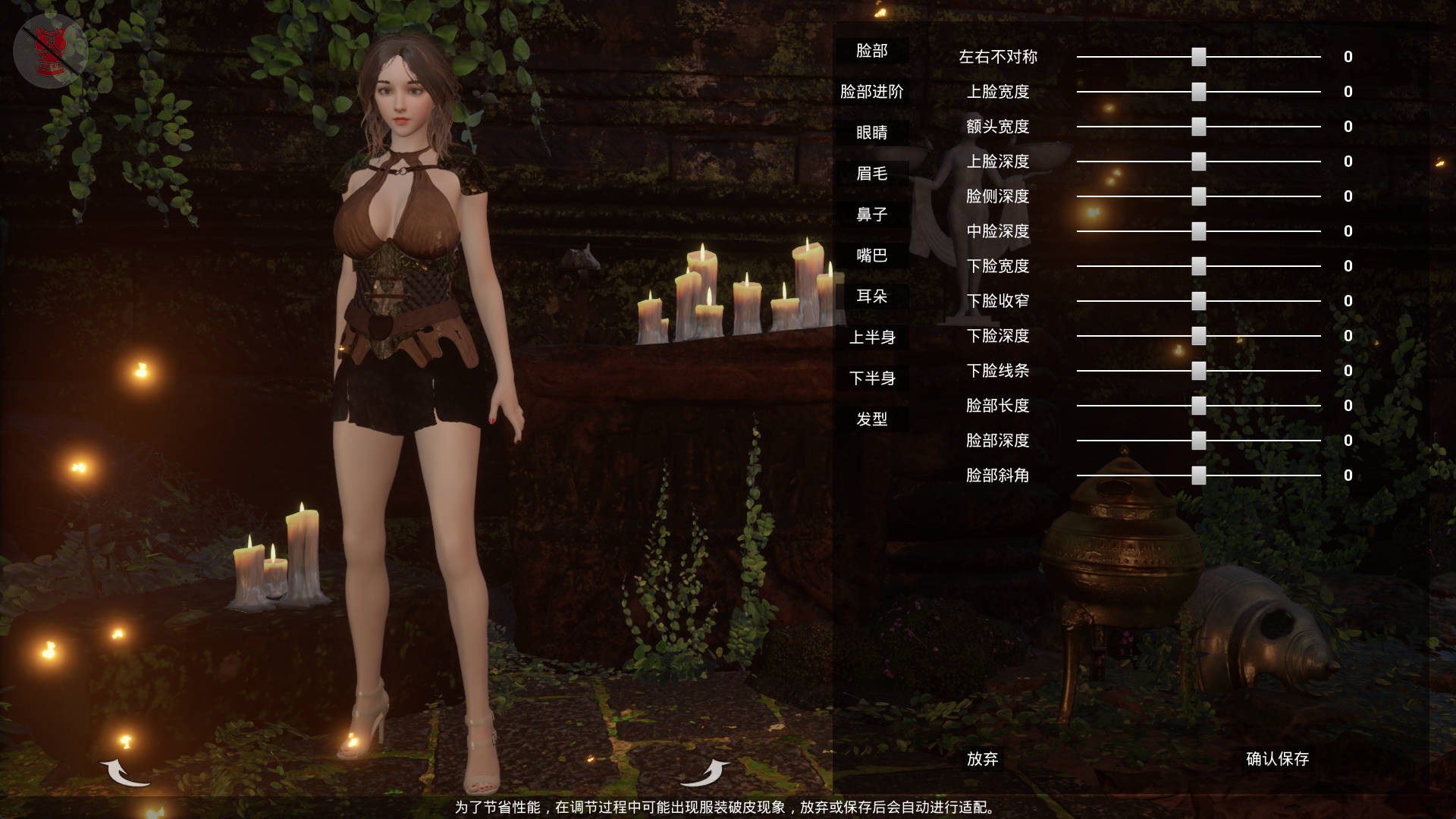Open the 脸部进阶 category
This screenshot has height=819, width=1456.
point(871,92)
